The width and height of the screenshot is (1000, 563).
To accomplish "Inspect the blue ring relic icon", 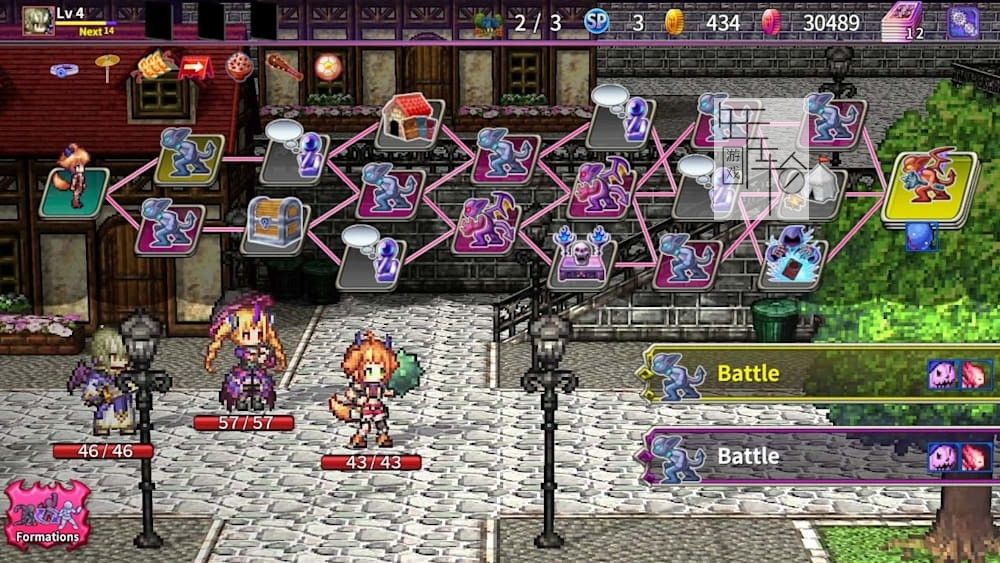I will (65, 70).
